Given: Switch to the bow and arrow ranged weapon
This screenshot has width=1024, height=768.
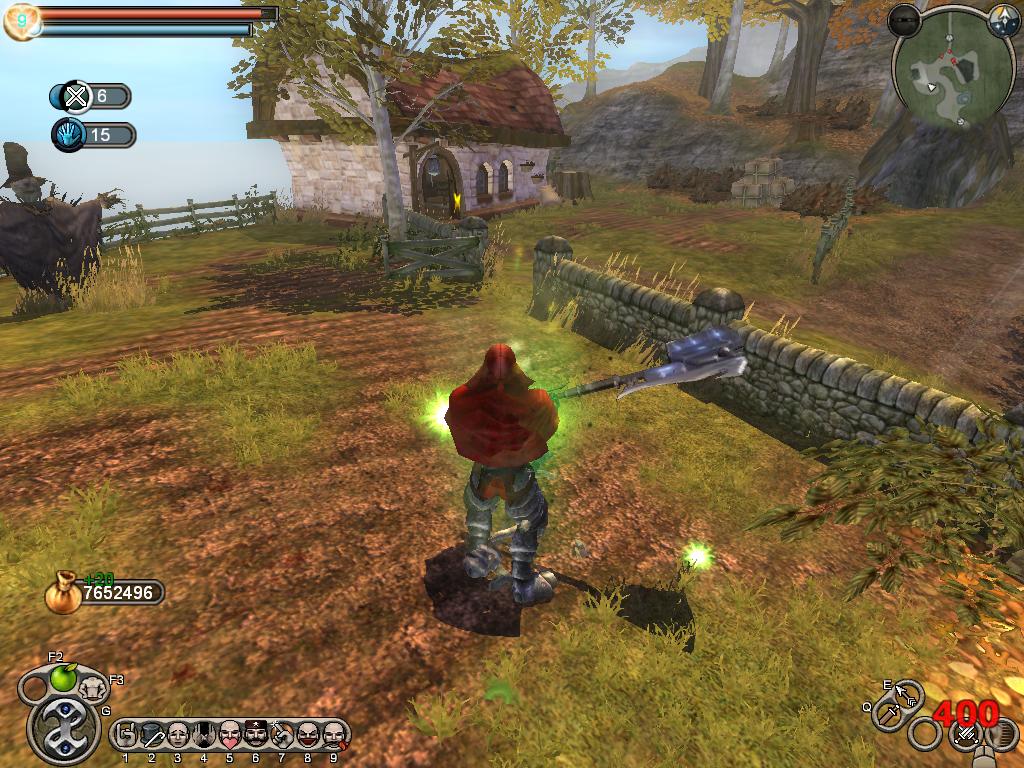Looking at the screenshot, I should pos(908,692).
